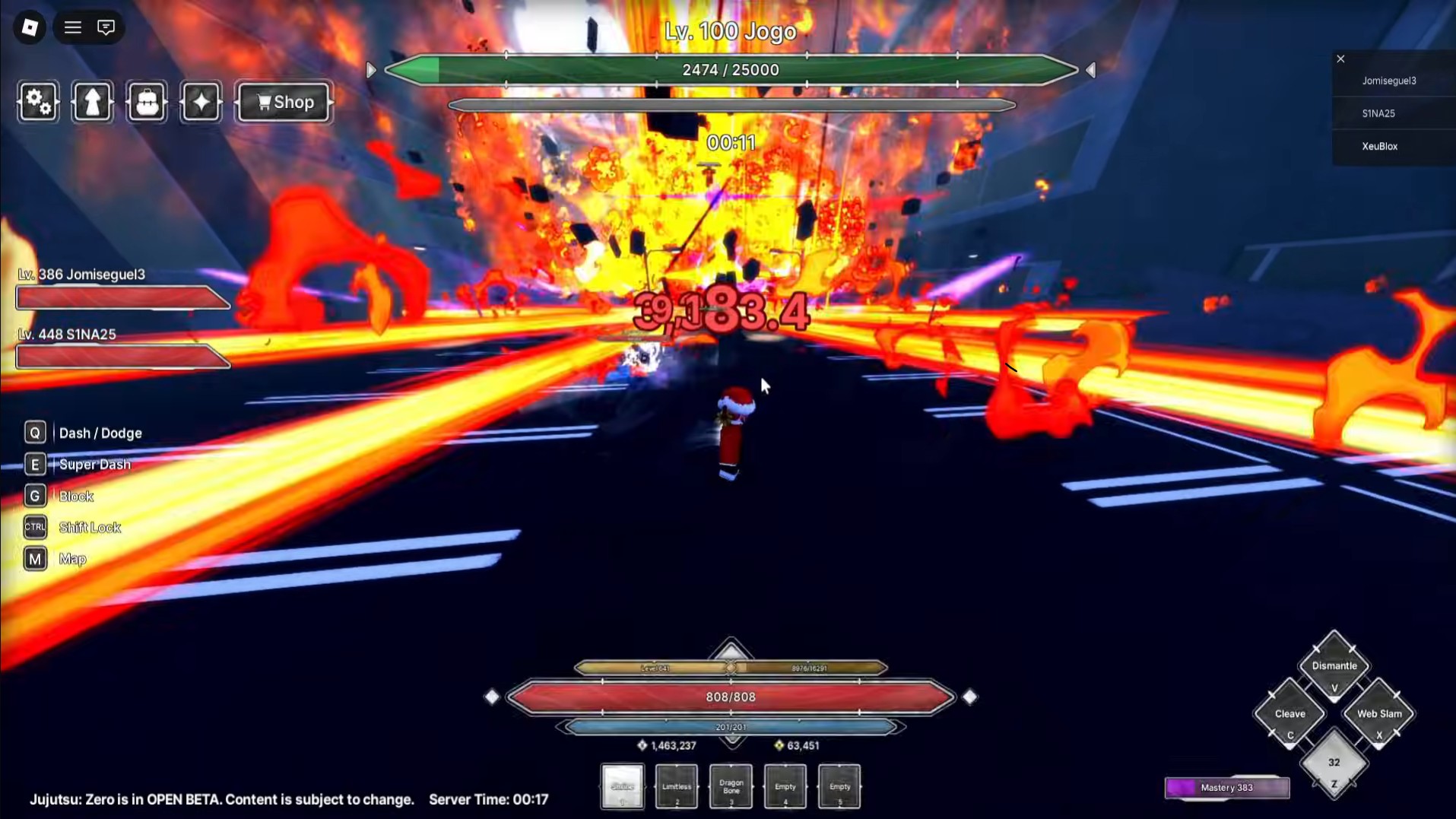1456x819 pixels.
Task: Activate the Web Slam skill diamond
Action: pyautogui.click(x=1378, y=713)
